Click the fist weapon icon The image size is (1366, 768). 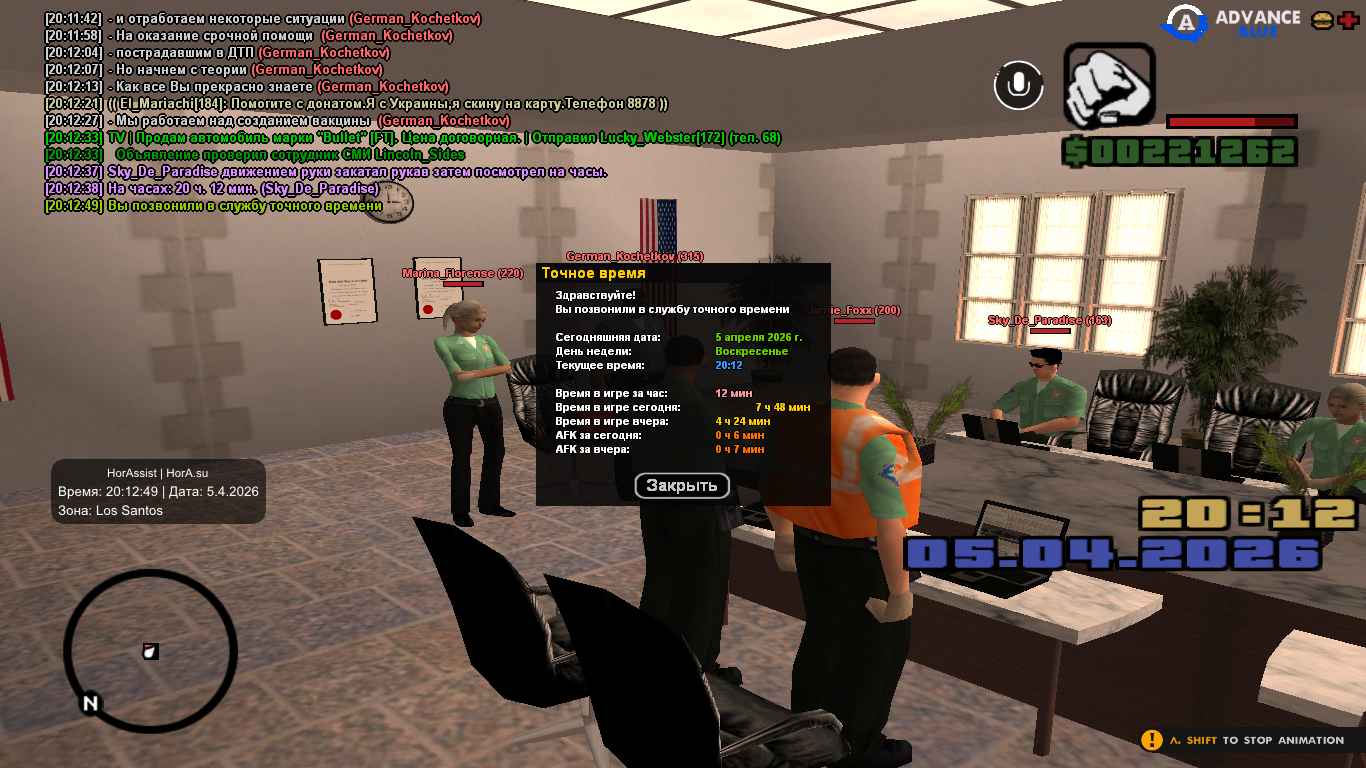1109,86
